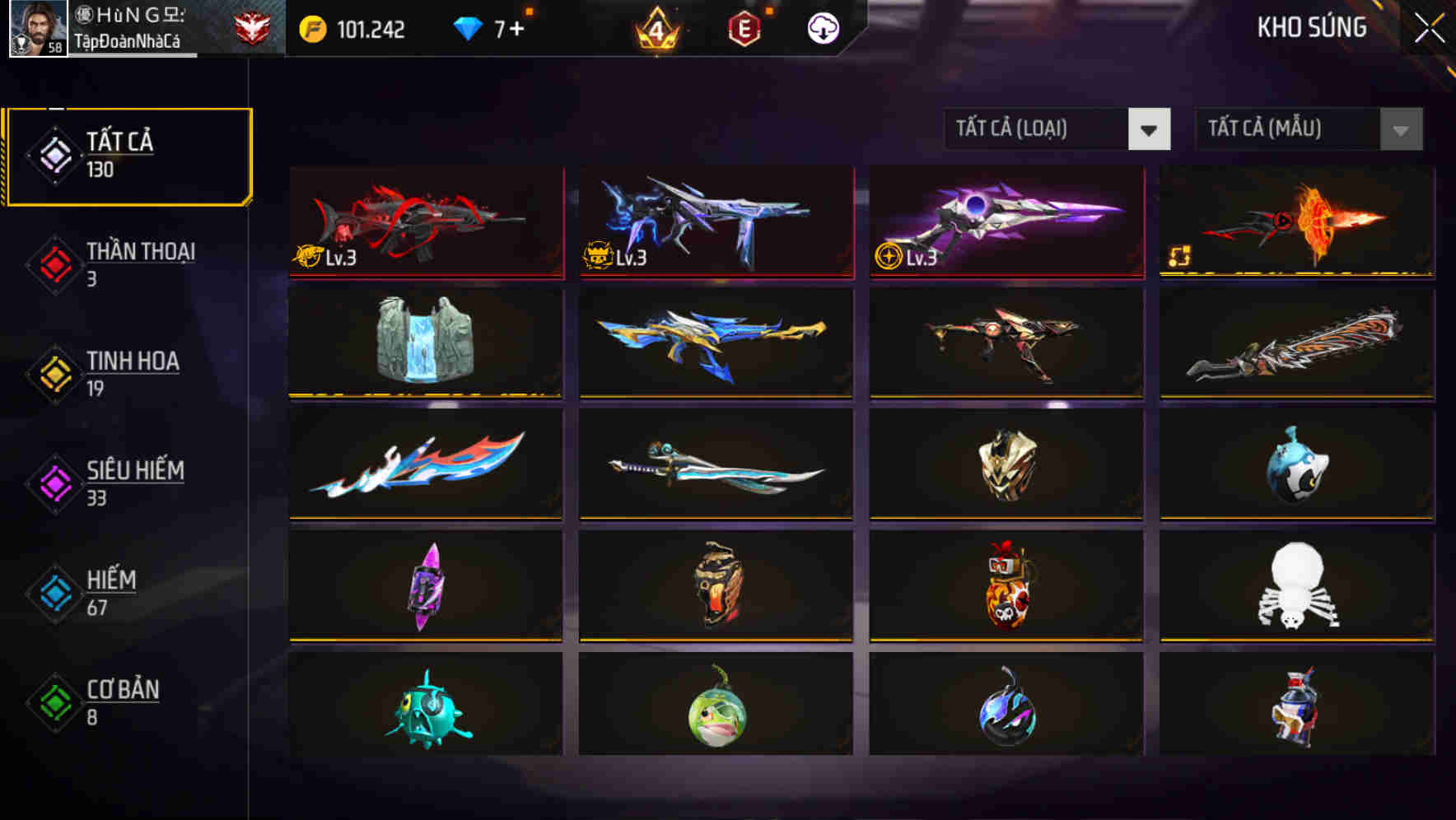The height and width of the screenshot is (820, 1456).
Task: Click the diamond currency icon
Action: click(469, 27)
